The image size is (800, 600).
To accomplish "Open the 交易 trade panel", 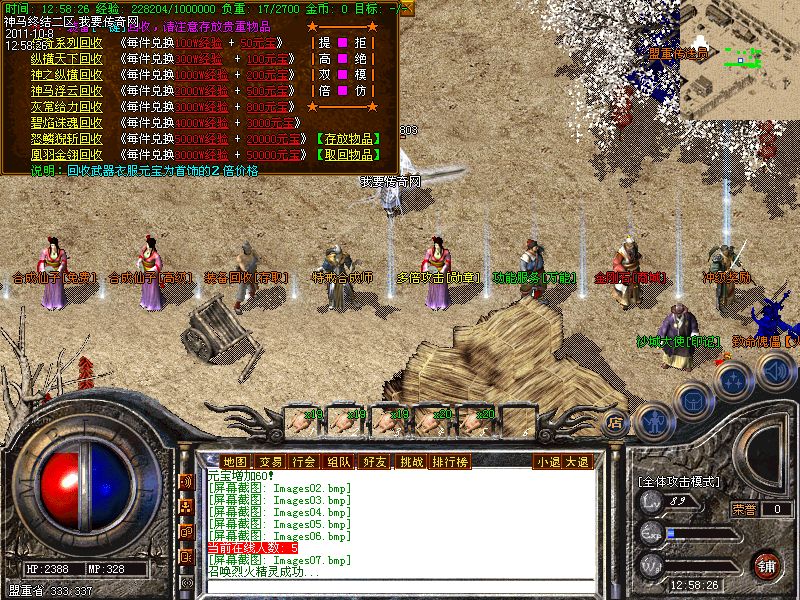I will 270,462.
